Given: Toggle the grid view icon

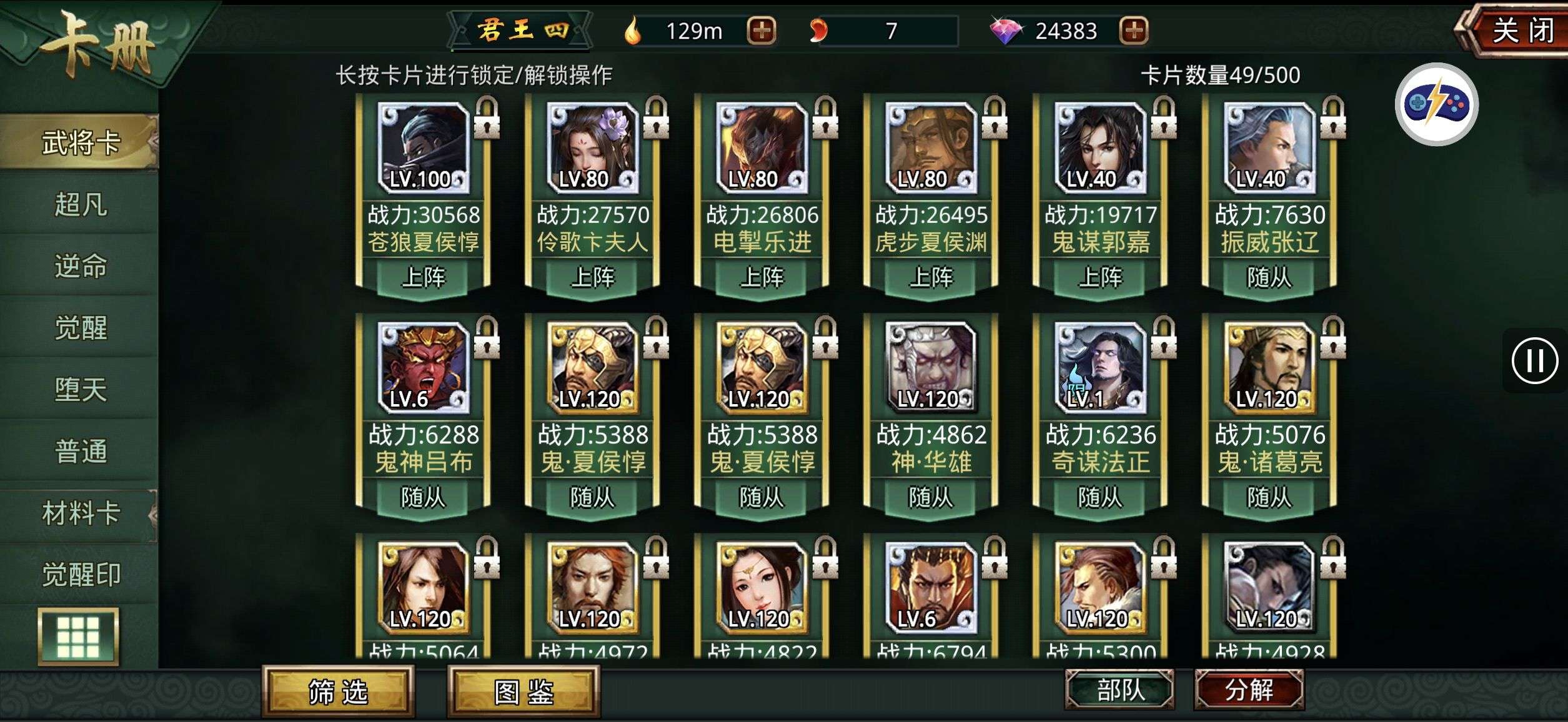Looking at the screenshot, I should 78,637.
